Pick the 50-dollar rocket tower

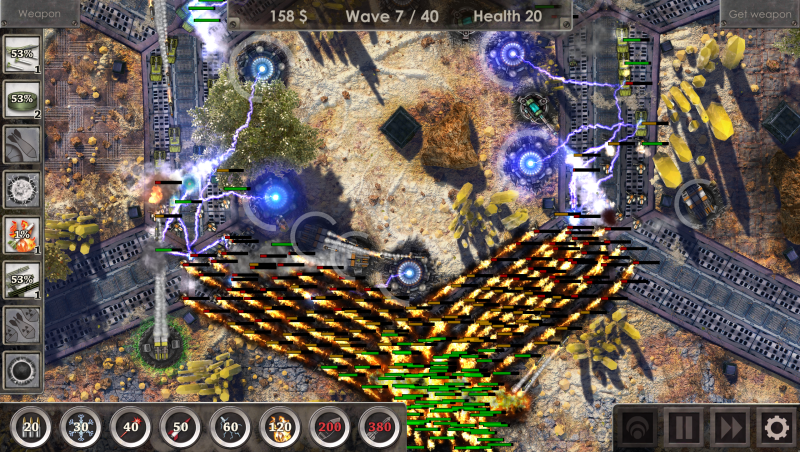pos(180,428)
